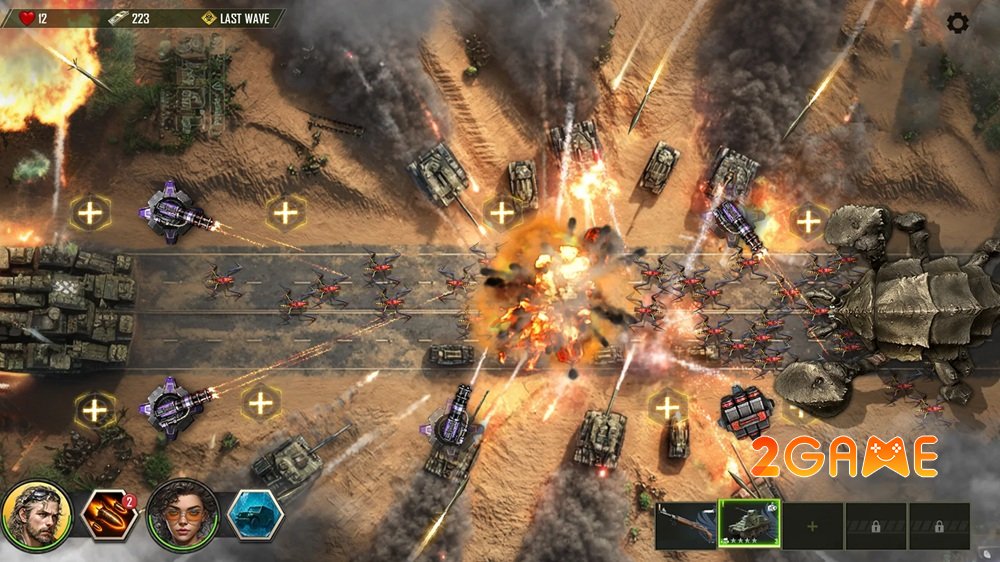Activate the blue jeep vehicle ability
This screenshot has width=1000, height=562.
(x=254, y=515)
